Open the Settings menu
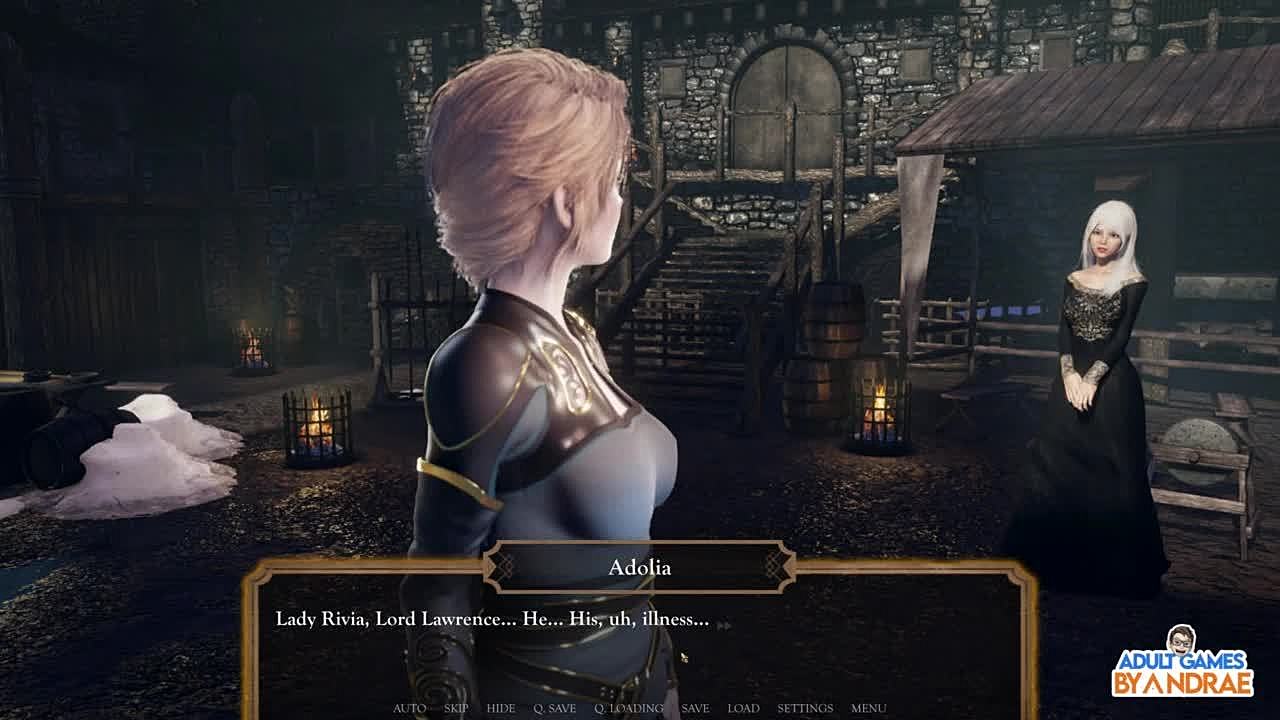 coord(805,708)
